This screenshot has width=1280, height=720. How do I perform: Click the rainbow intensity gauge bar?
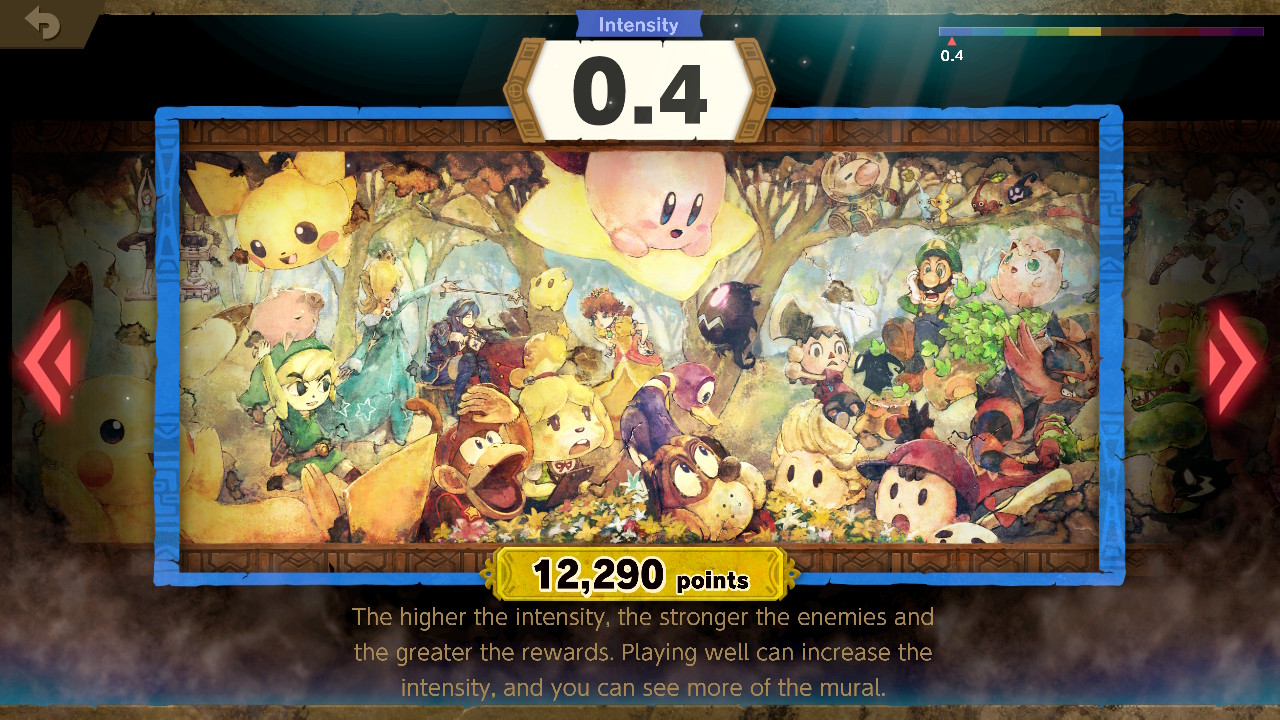pos(1100,32)
